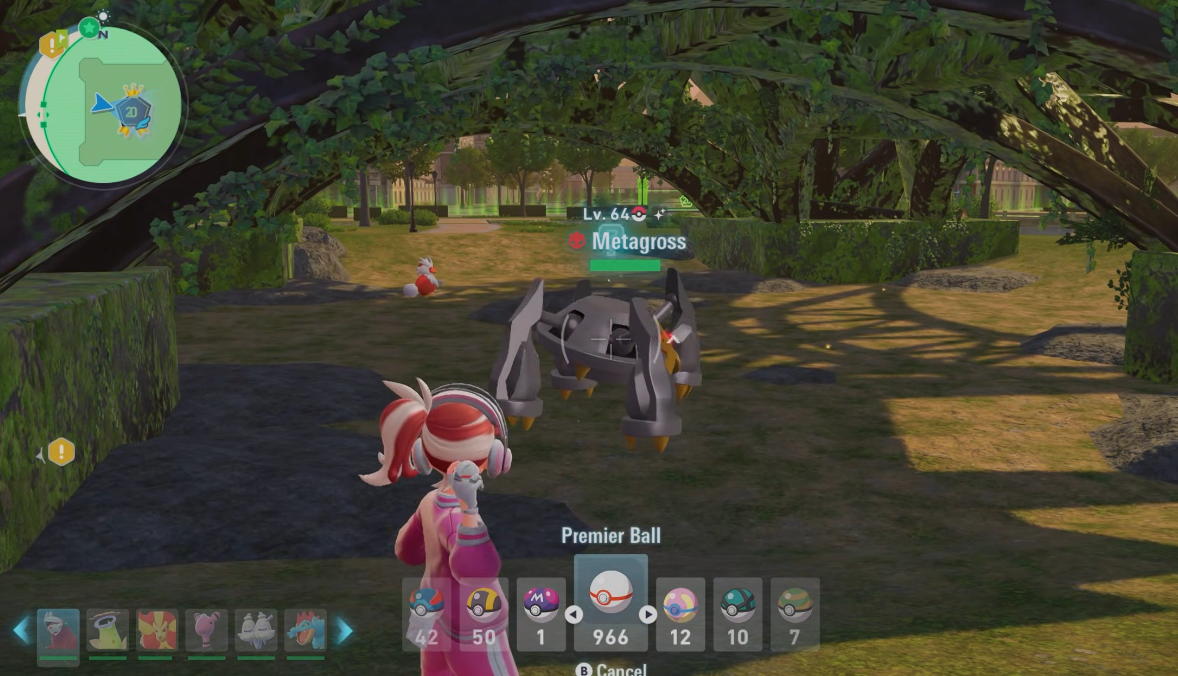This screenshot has height=676, width=1178.
Task: Click the wild zone 20 marker on minimap
Action: pyautogui.click(x=131, y=109)
